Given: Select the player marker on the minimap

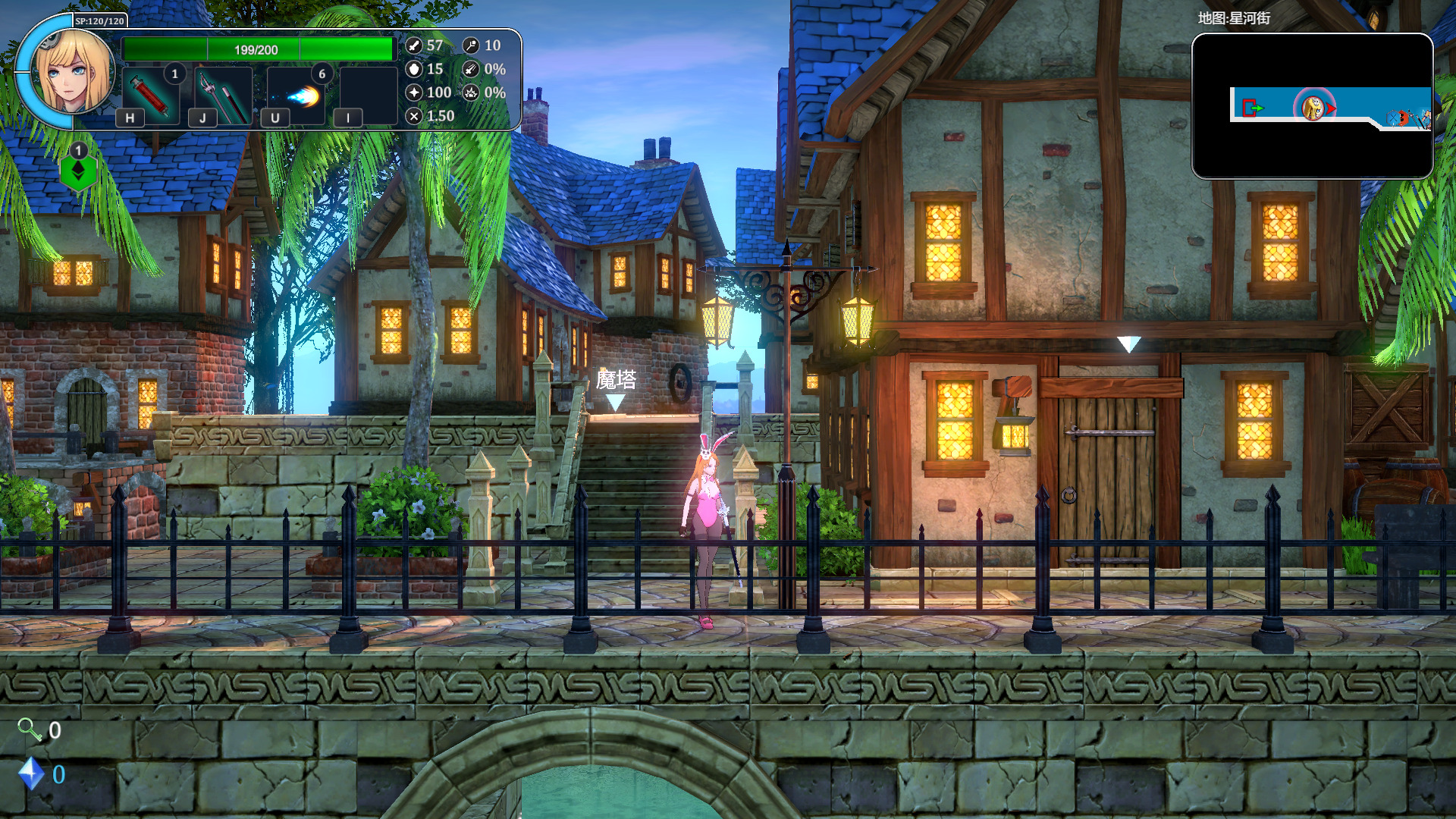Looking at the screenshot, I should tap(1313, 108).
